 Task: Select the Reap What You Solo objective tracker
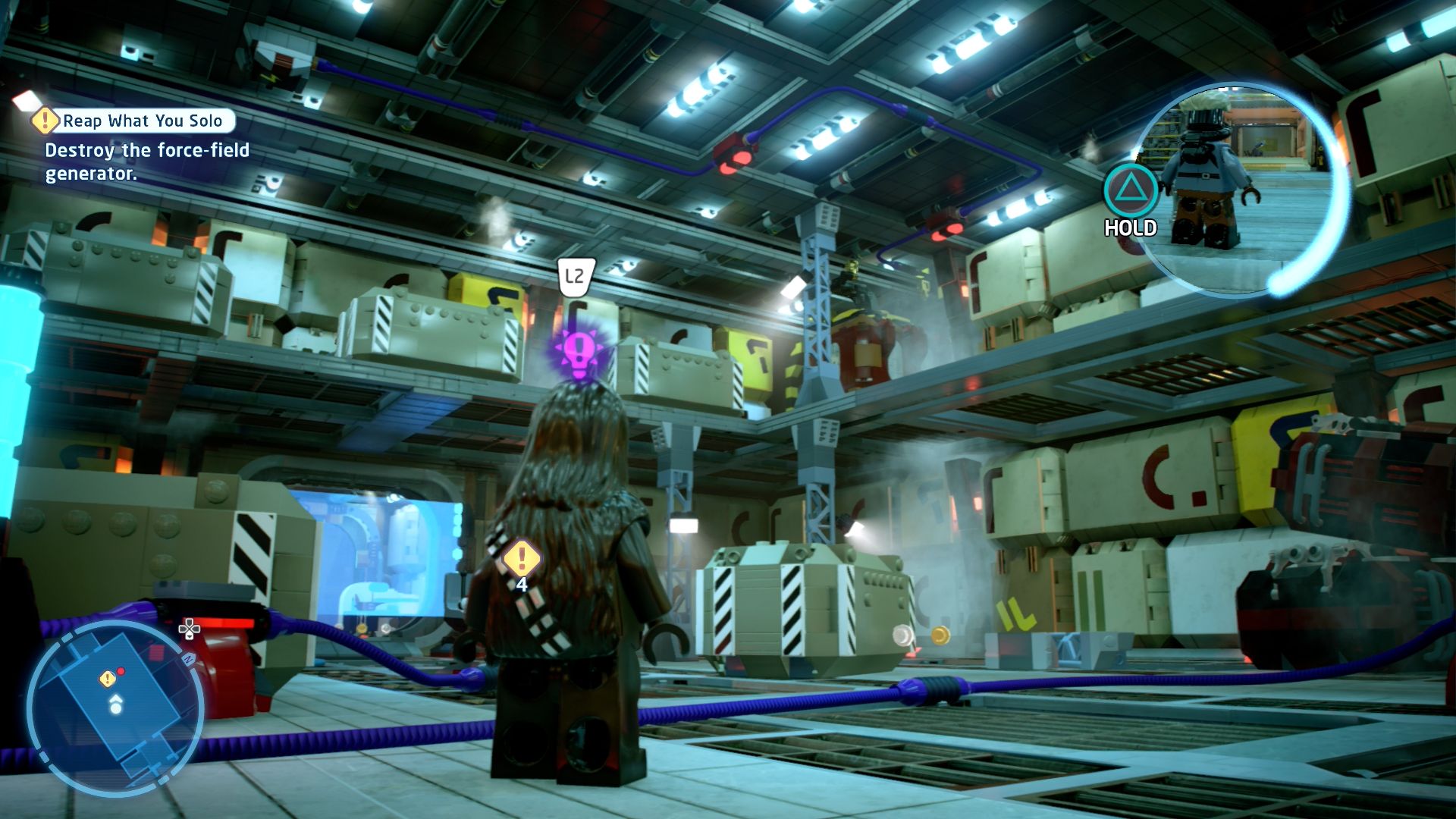tap(133, 121)
